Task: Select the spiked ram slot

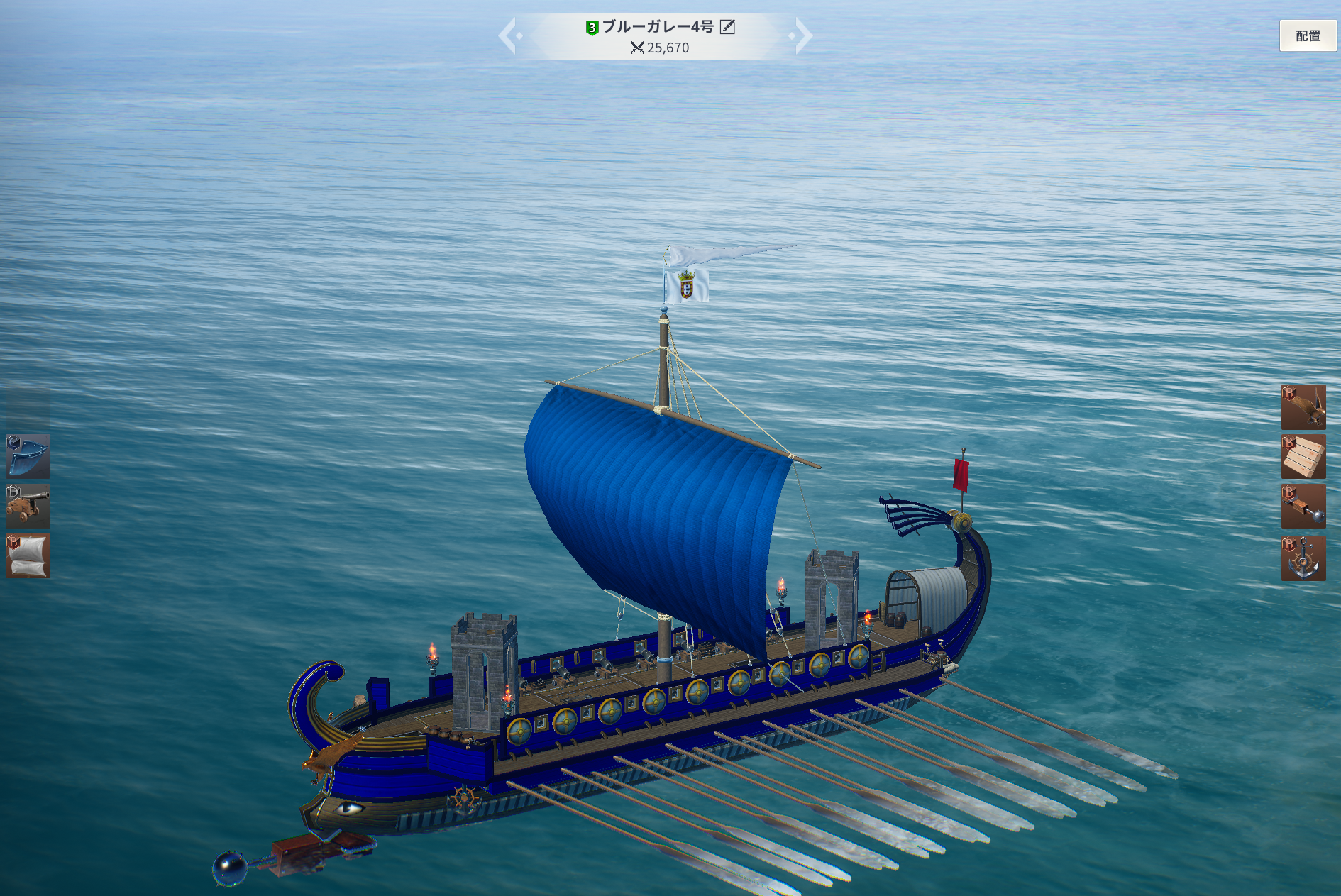Action: tap(1303, 507)
